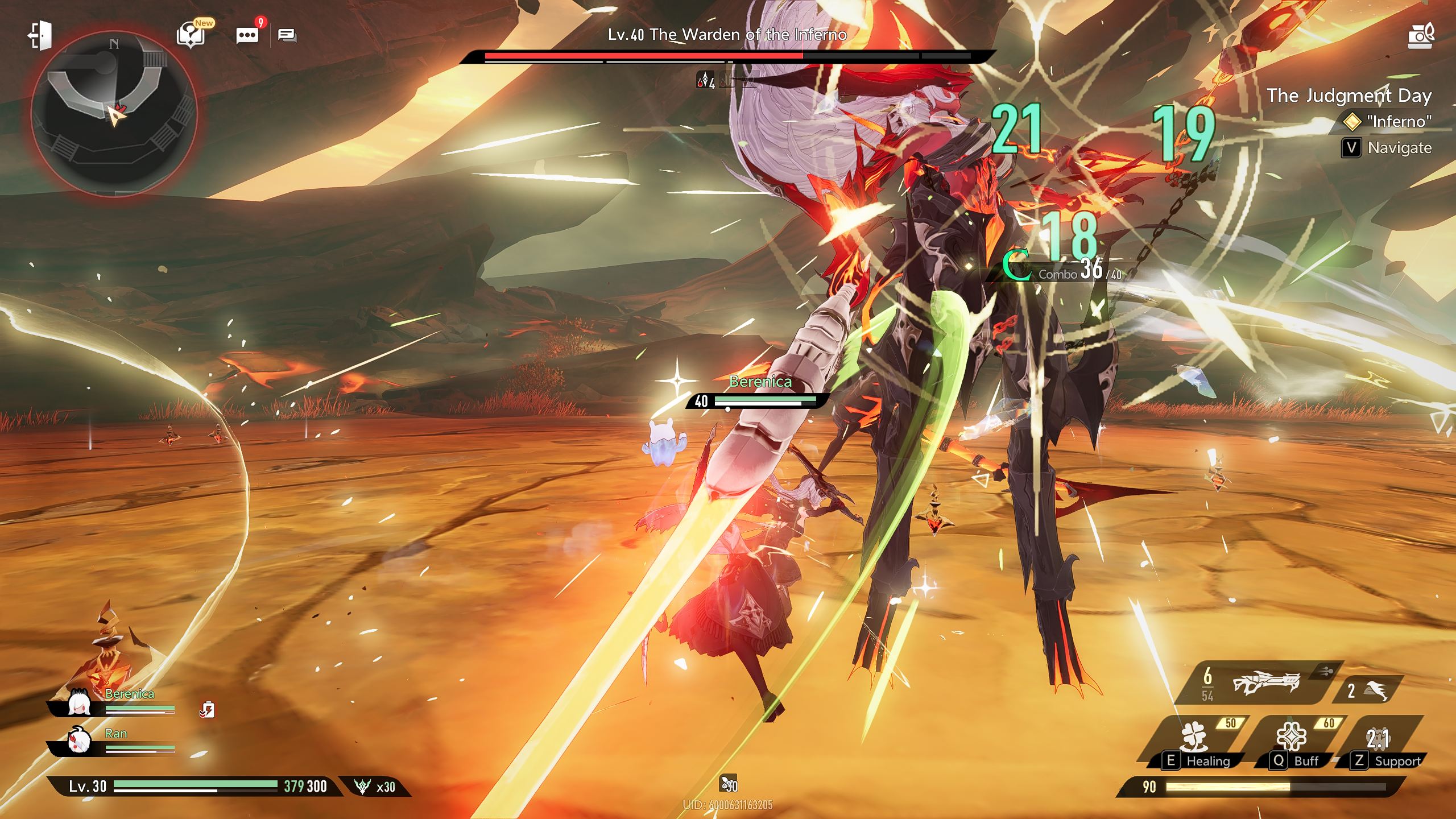Activate the Healing skill

(x=1194, y=739)
